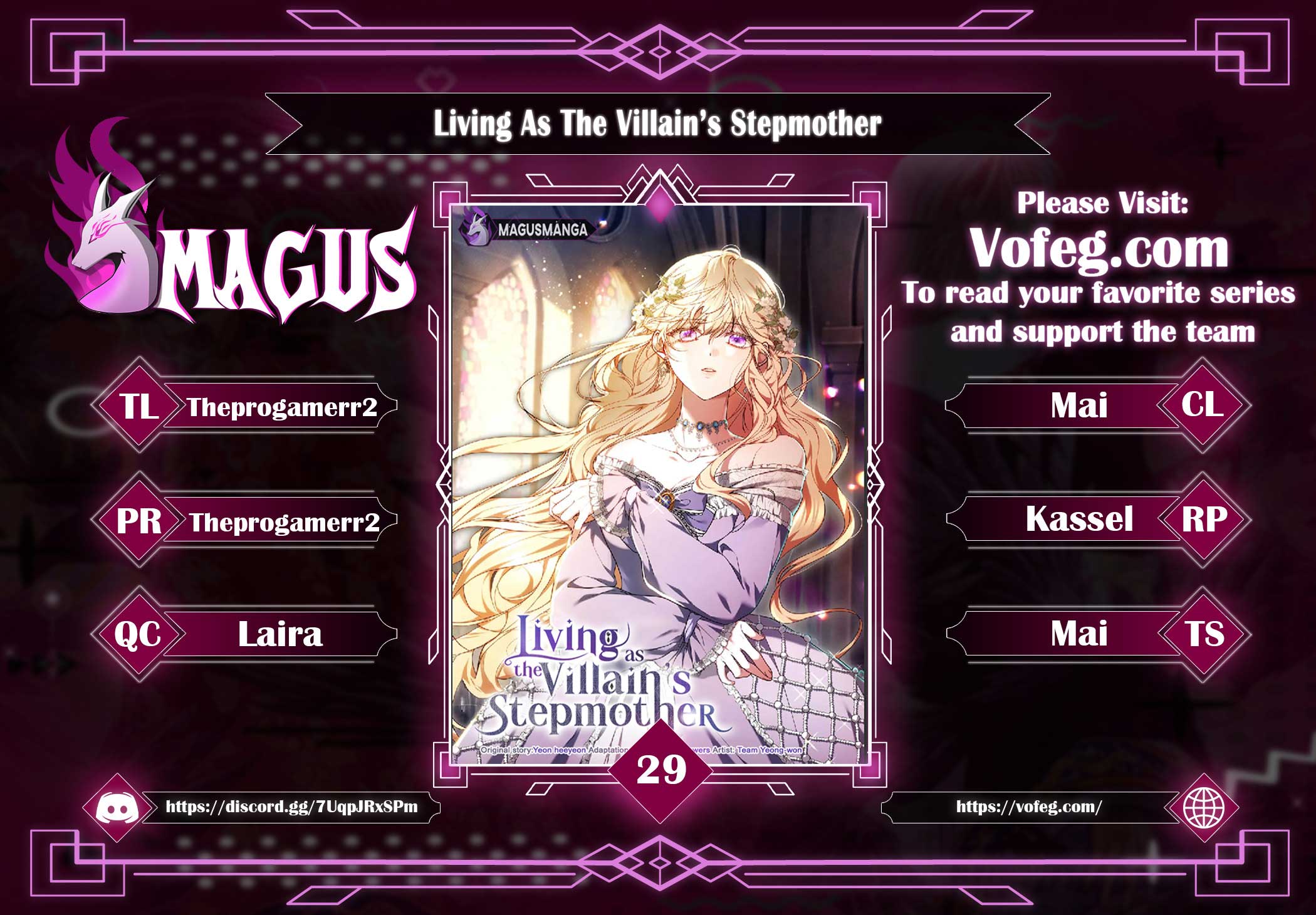Open the Discord invite link

(291, 807)
